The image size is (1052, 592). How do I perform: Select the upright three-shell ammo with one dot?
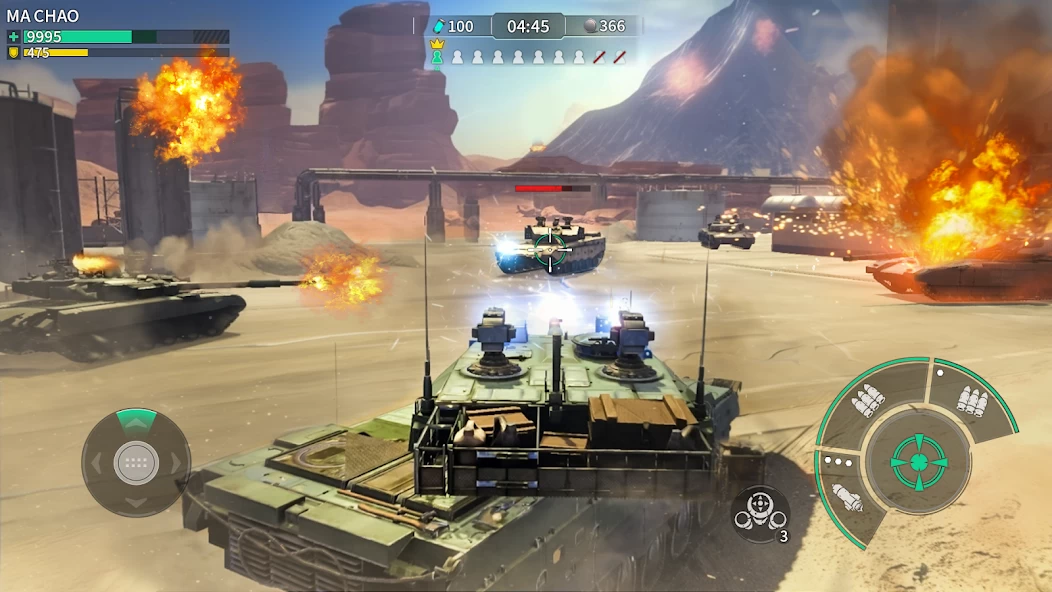coord(970,400)
